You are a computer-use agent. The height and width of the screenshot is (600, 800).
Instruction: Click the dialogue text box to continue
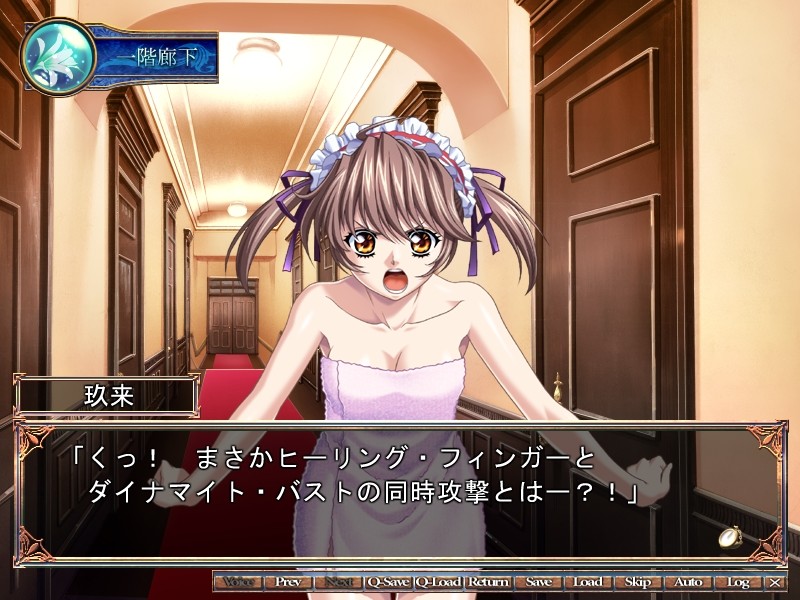[x=400, y=492]
